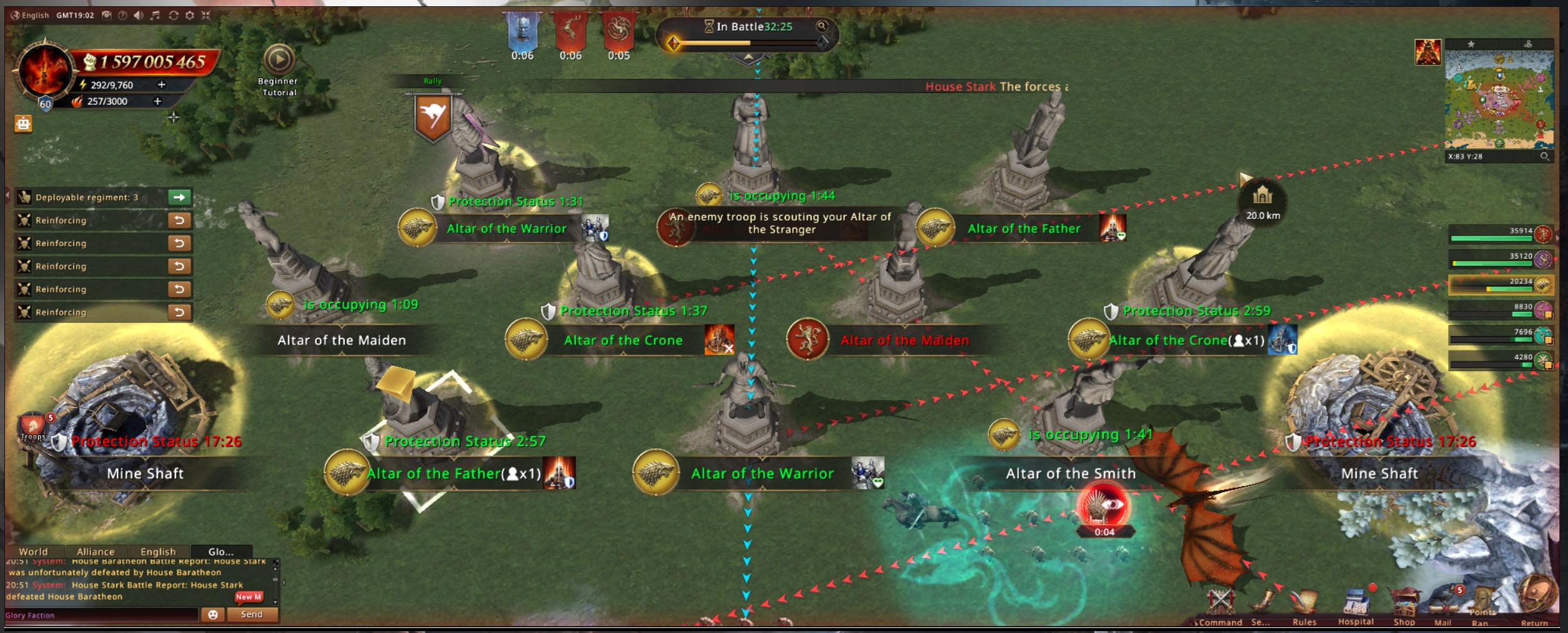Switch to the Alliance chat tab
The height and width of the screenshot is (633, 1568).
96,552
